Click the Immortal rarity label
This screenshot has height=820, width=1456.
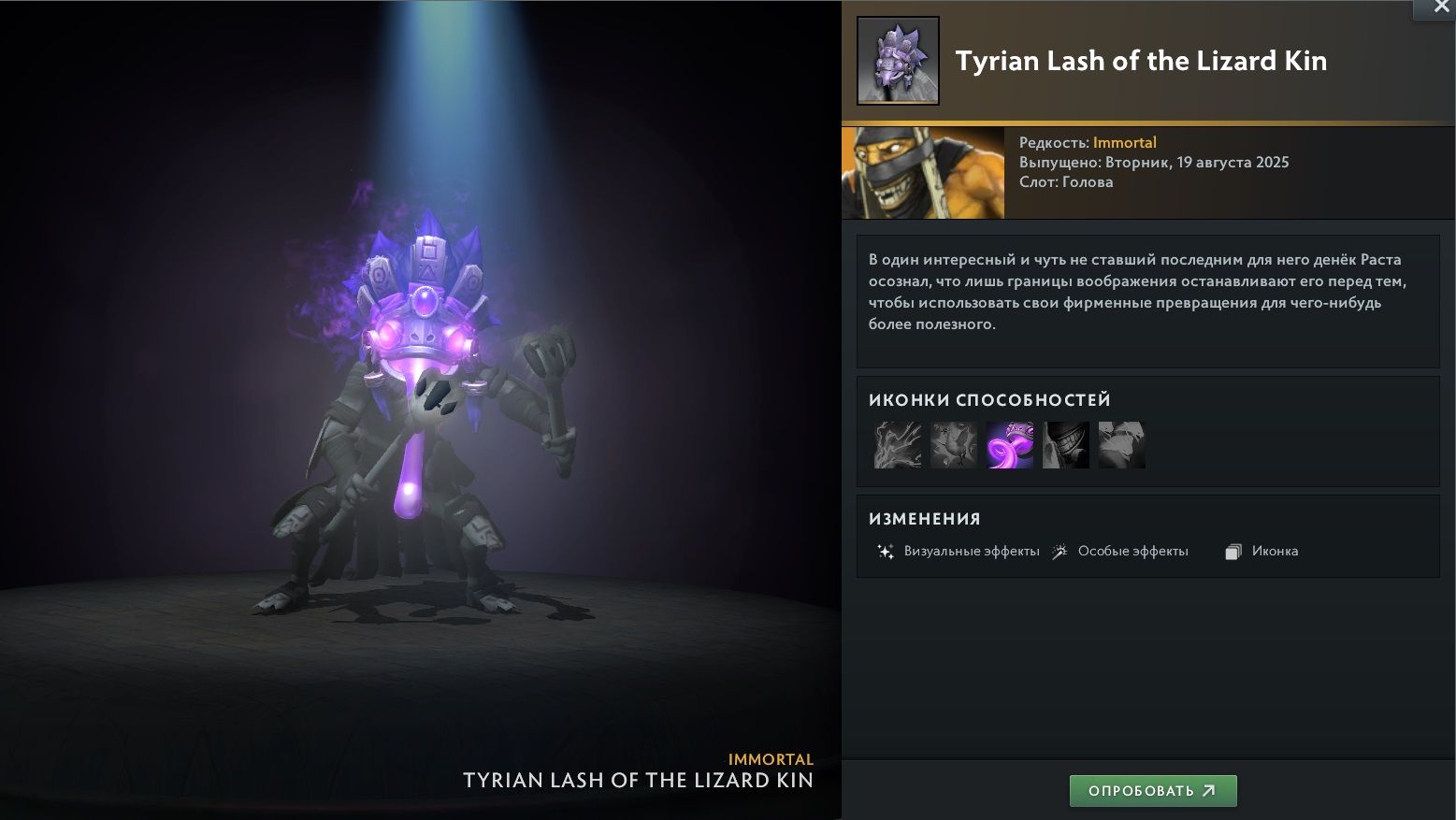[1125, 142]
